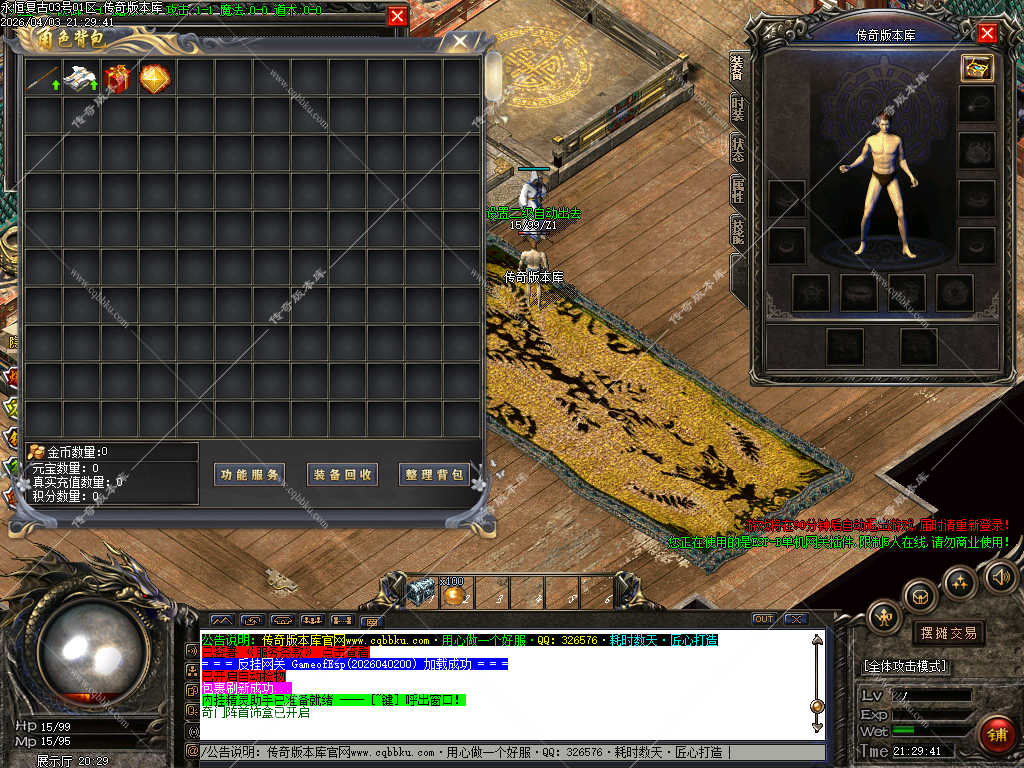This screenshot has width=1024, height=768.
Task: Toggle sound with the speaker icon
Action: 1000,577
